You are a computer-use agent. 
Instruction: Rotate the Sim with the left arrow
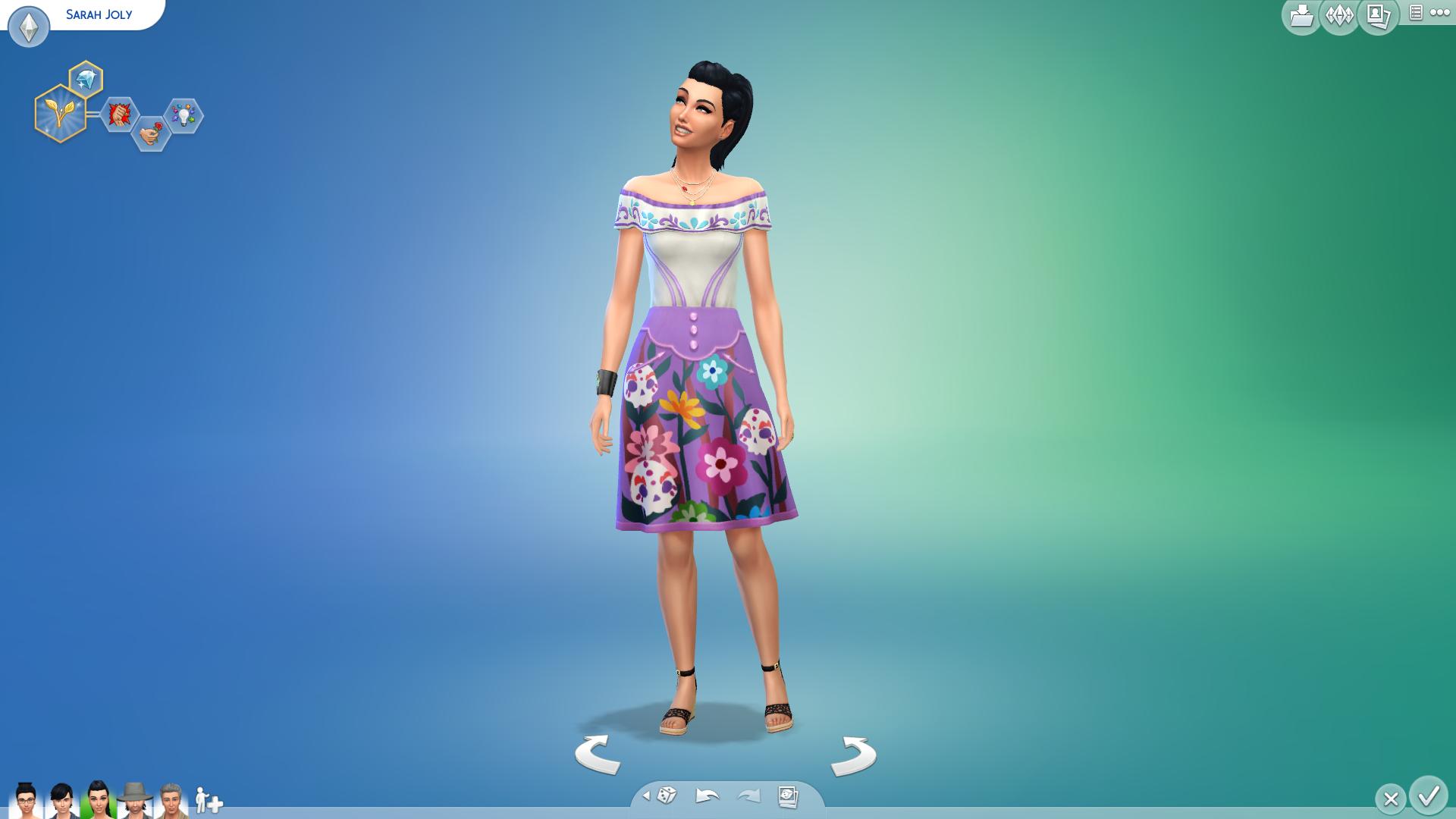[x=598, y=754]
